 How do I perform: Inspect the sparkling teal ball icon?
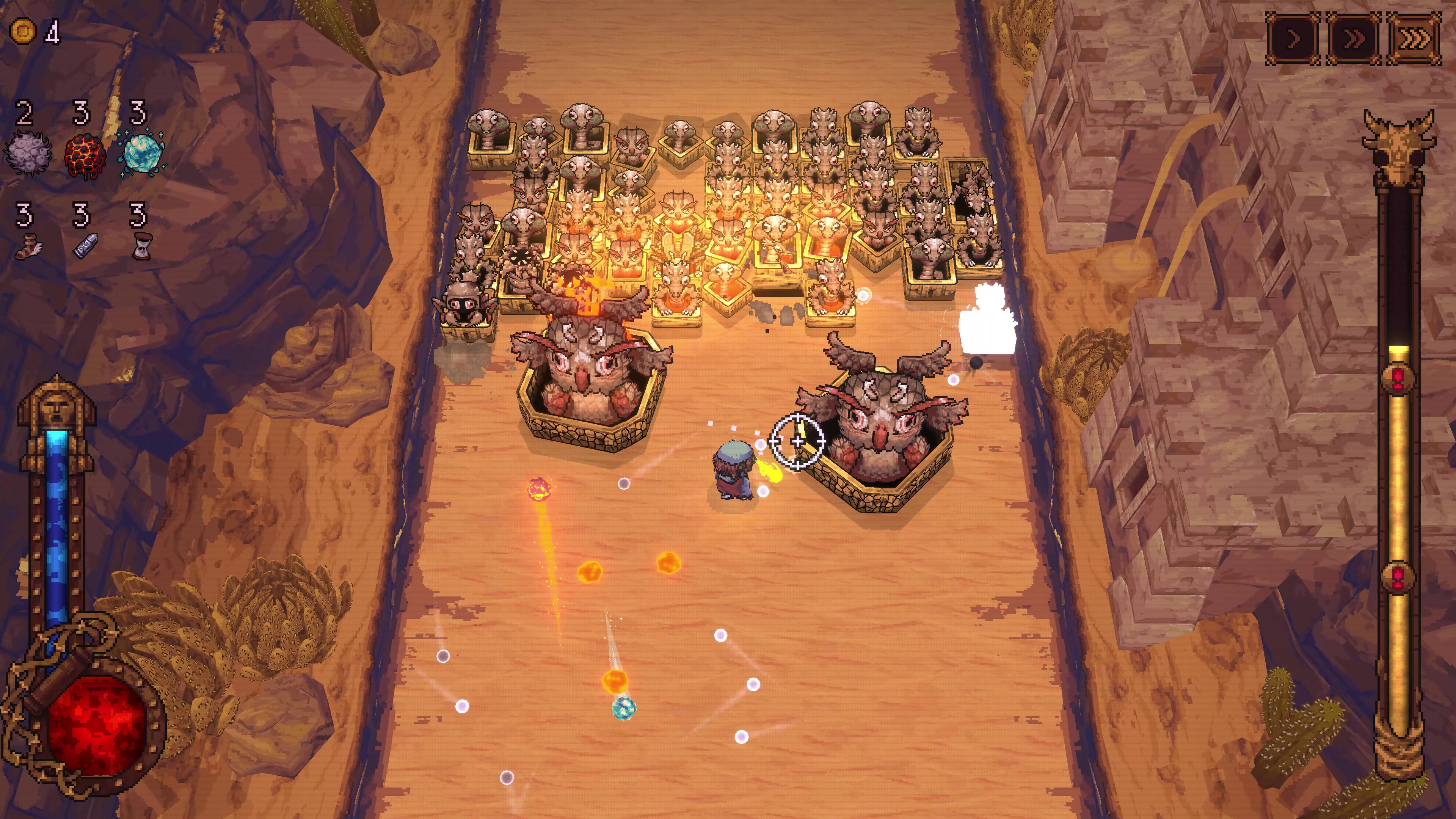click(x=141, y=152)
